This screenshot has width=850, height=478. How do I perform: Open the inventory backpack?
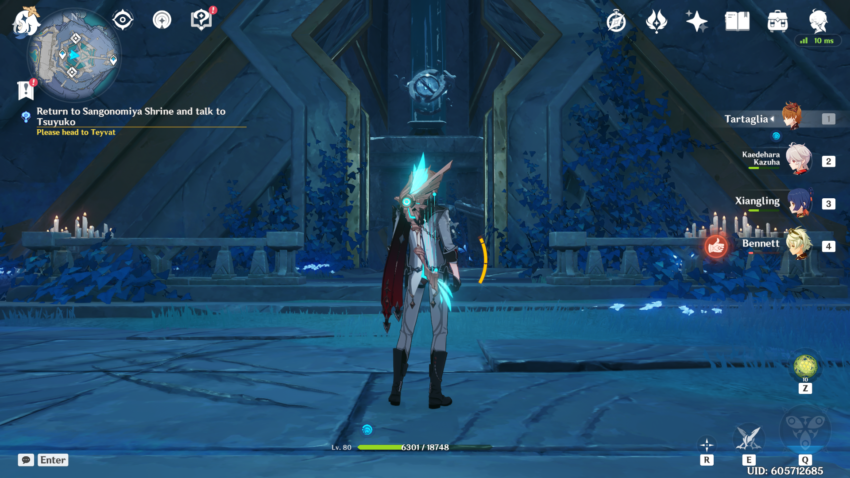tap(777, 21)
